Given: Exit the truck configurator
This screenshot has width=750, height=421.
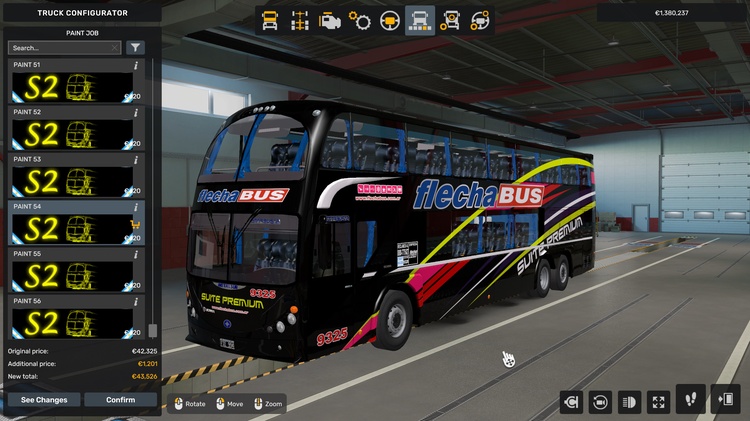Looking at the screenshot, I should click(724, 399).
